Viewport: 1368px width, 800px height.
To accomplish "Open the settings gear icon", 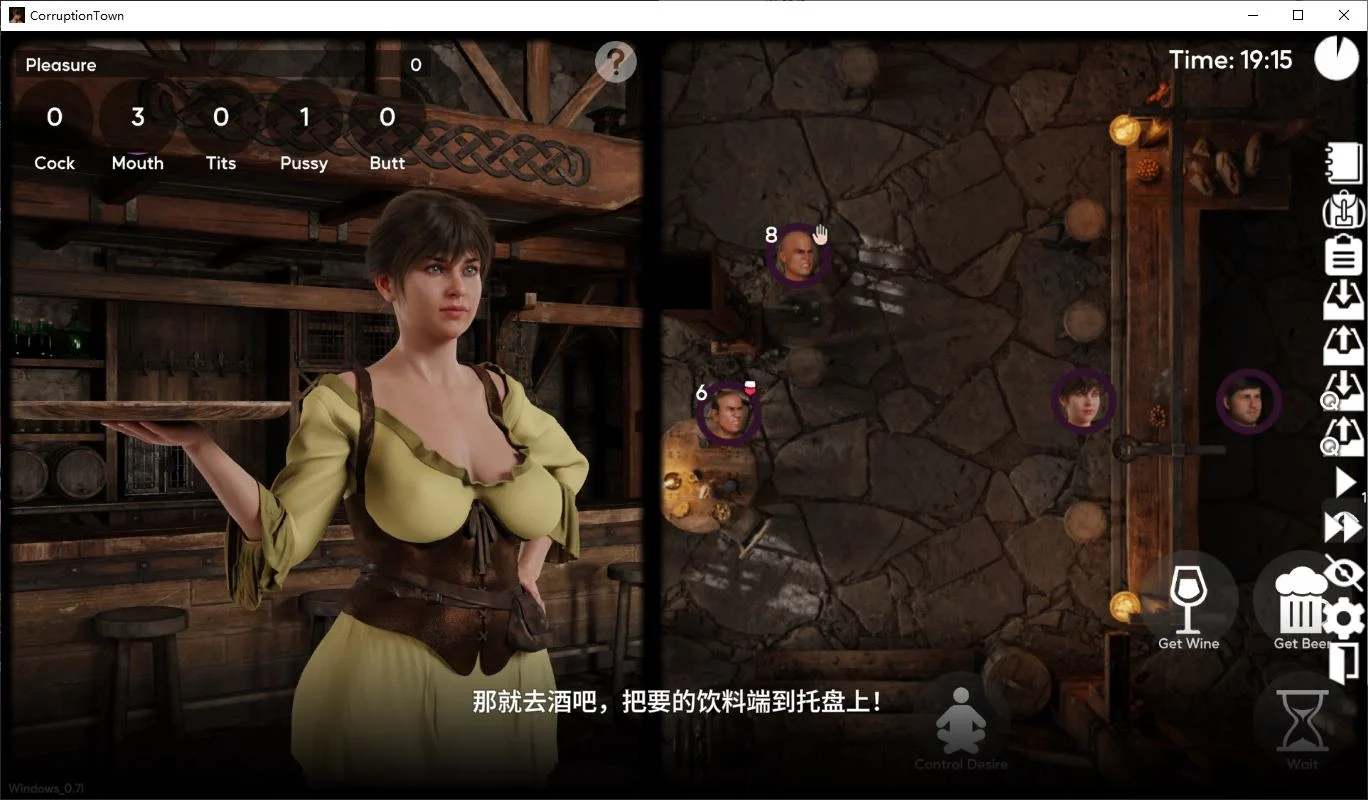I will point(1344,620).
